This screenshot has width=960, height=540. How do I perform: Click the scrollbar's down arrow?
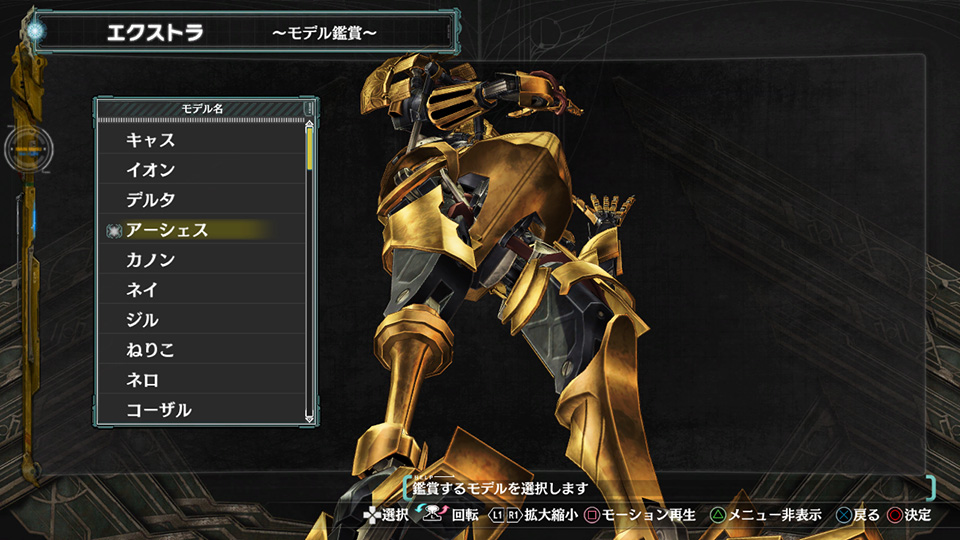(x=310, y=418)
